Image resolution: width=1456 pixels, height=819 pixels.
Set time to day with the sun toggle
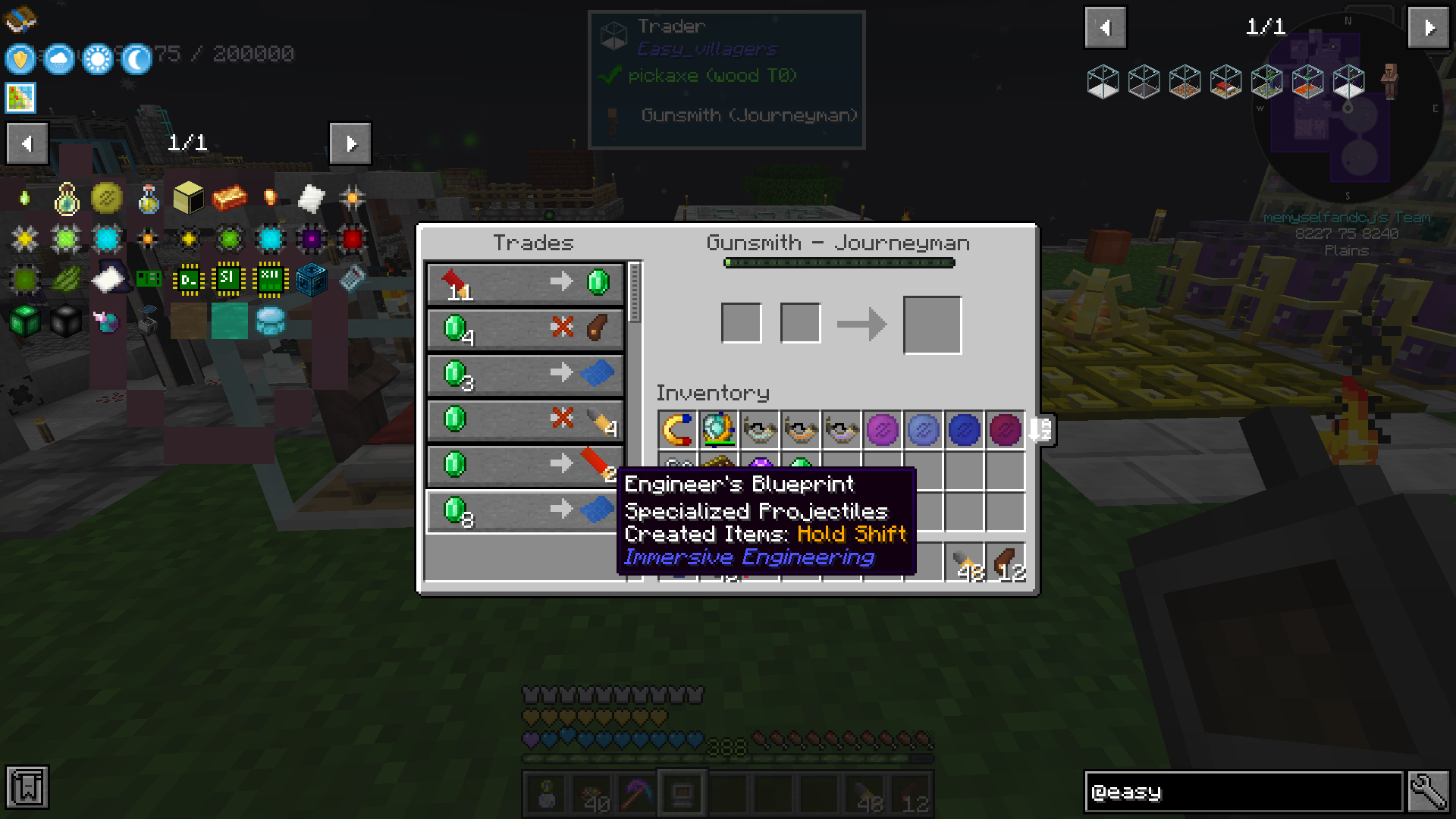(97, 58)
